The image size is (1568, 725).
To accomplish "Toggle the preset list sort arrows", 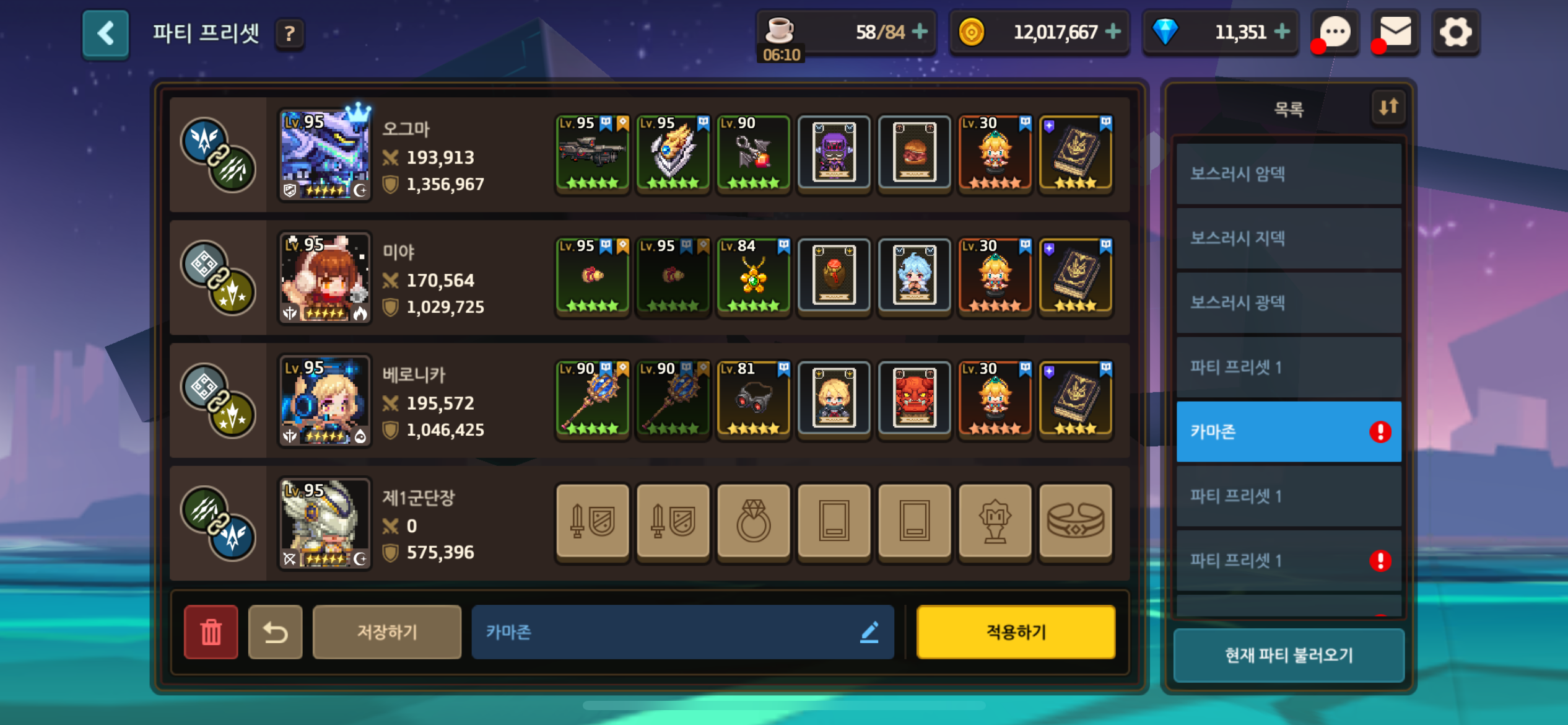I will 1388,107.
